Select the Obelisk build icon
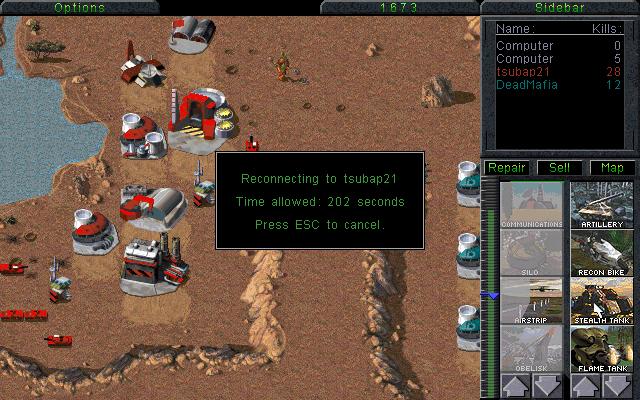Screen dimensions: 640x400 (x=531, y=348)
